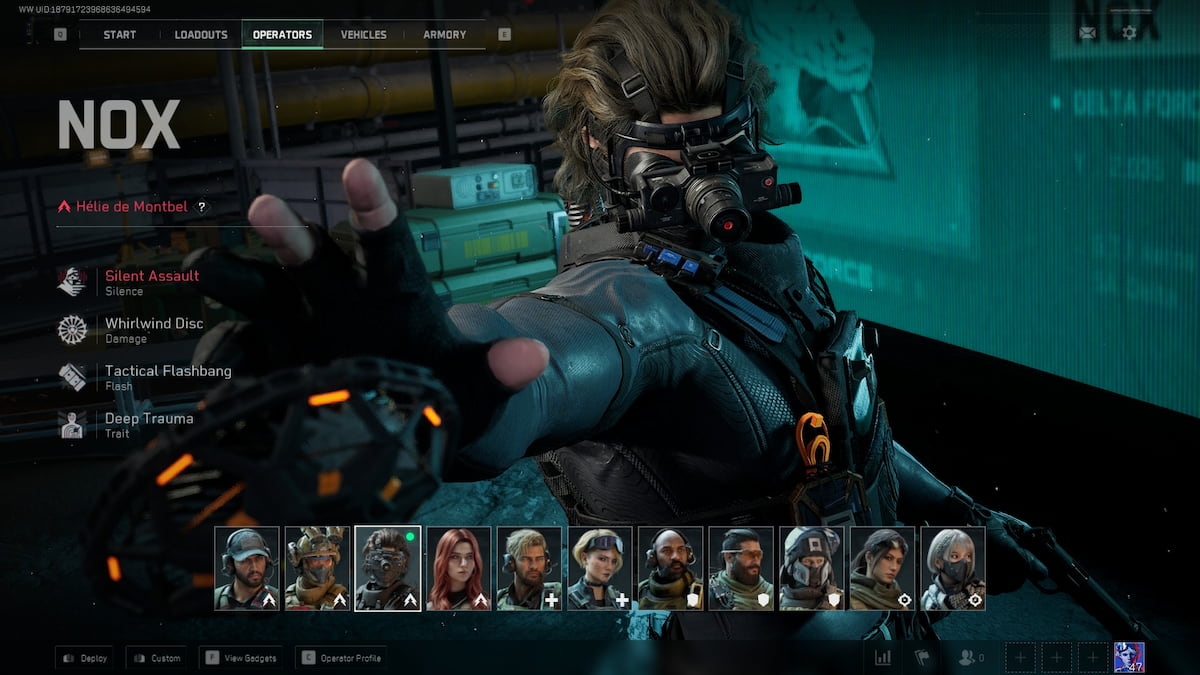Show help for Hélie de Montbel question mark

coord(201,207)
